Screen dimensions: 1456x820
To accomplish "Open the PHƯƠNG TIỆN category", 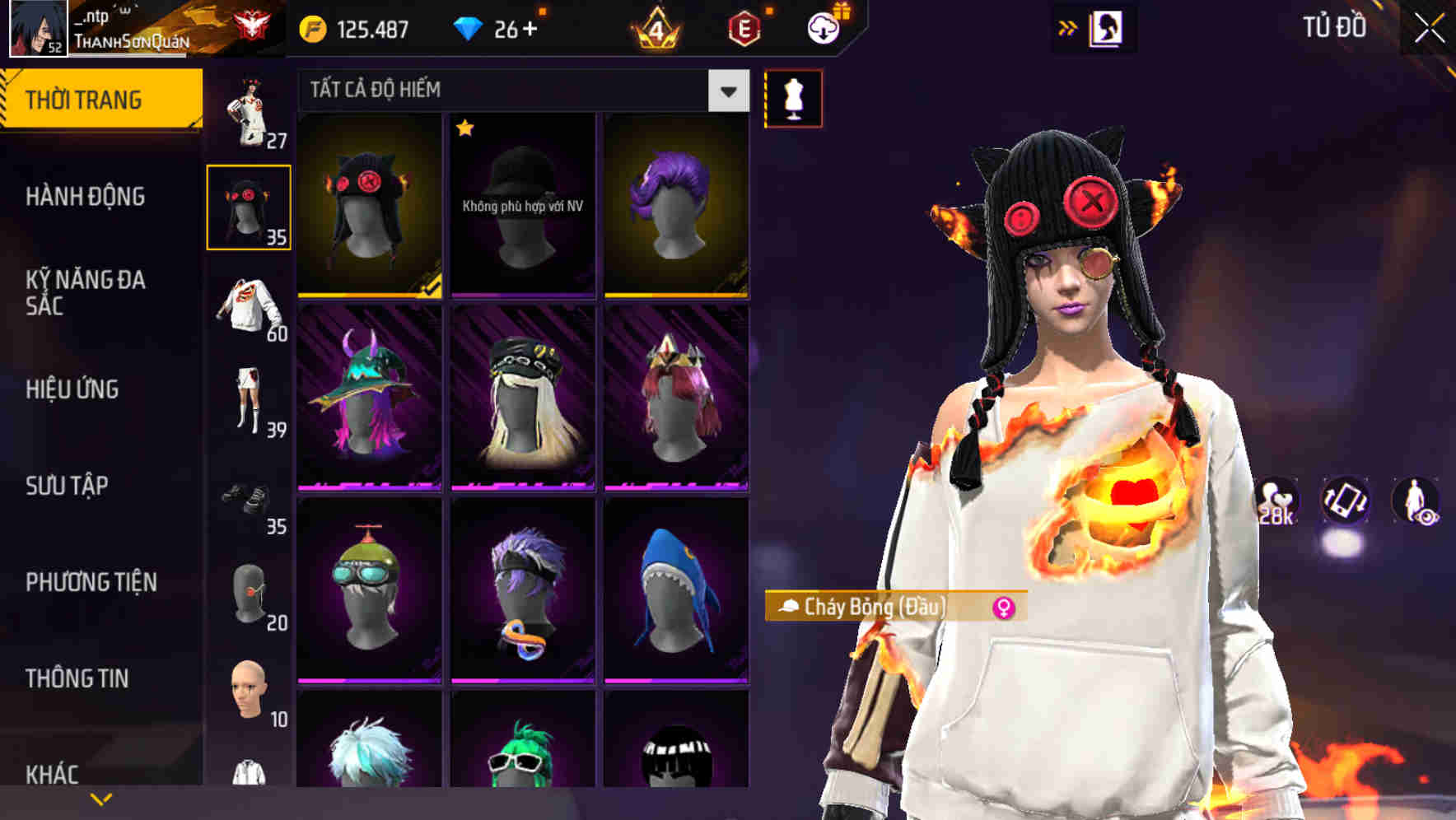I will pos(91,582).
